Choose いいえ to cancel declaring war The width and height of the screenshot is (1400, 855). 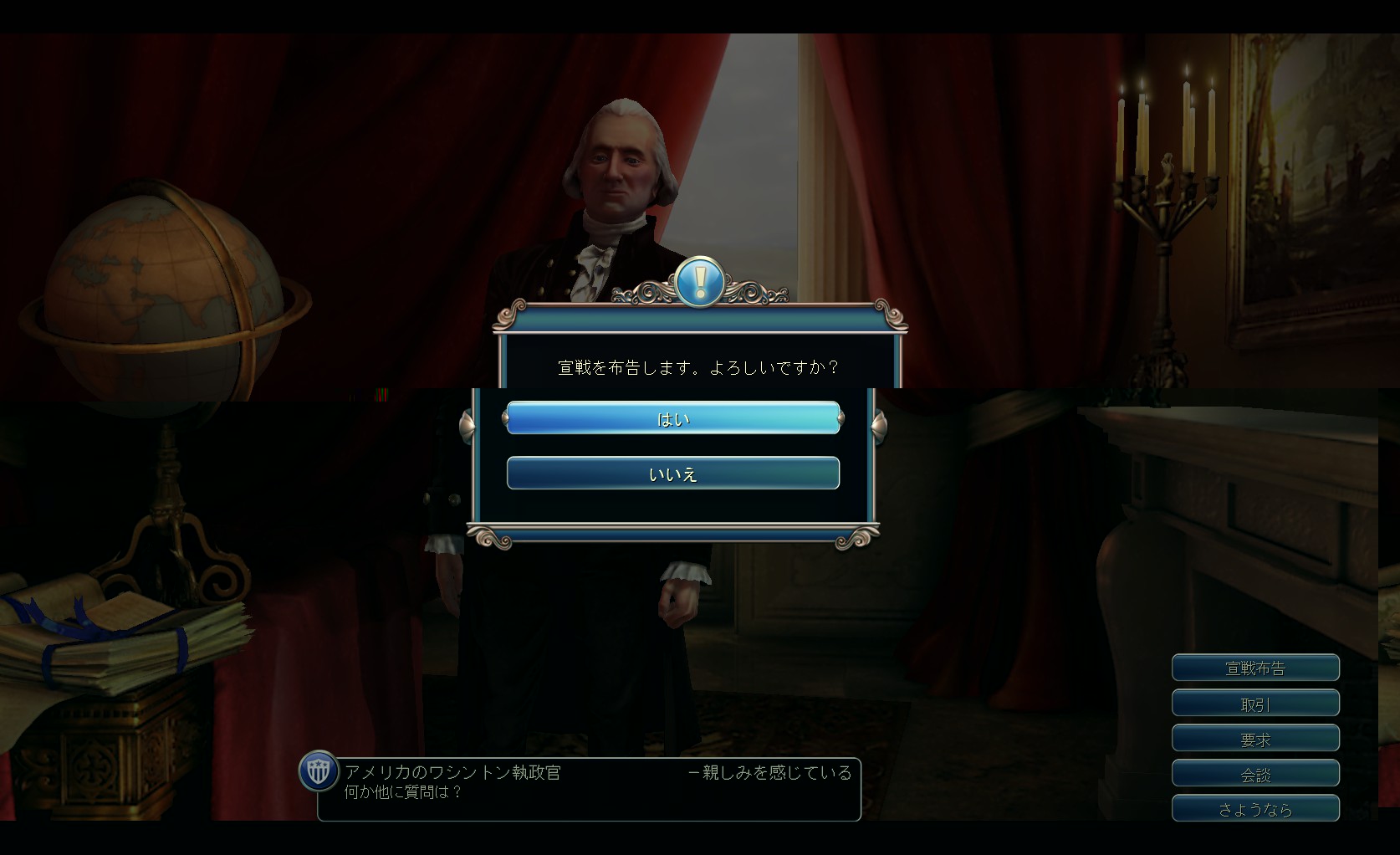click(672, 474)
